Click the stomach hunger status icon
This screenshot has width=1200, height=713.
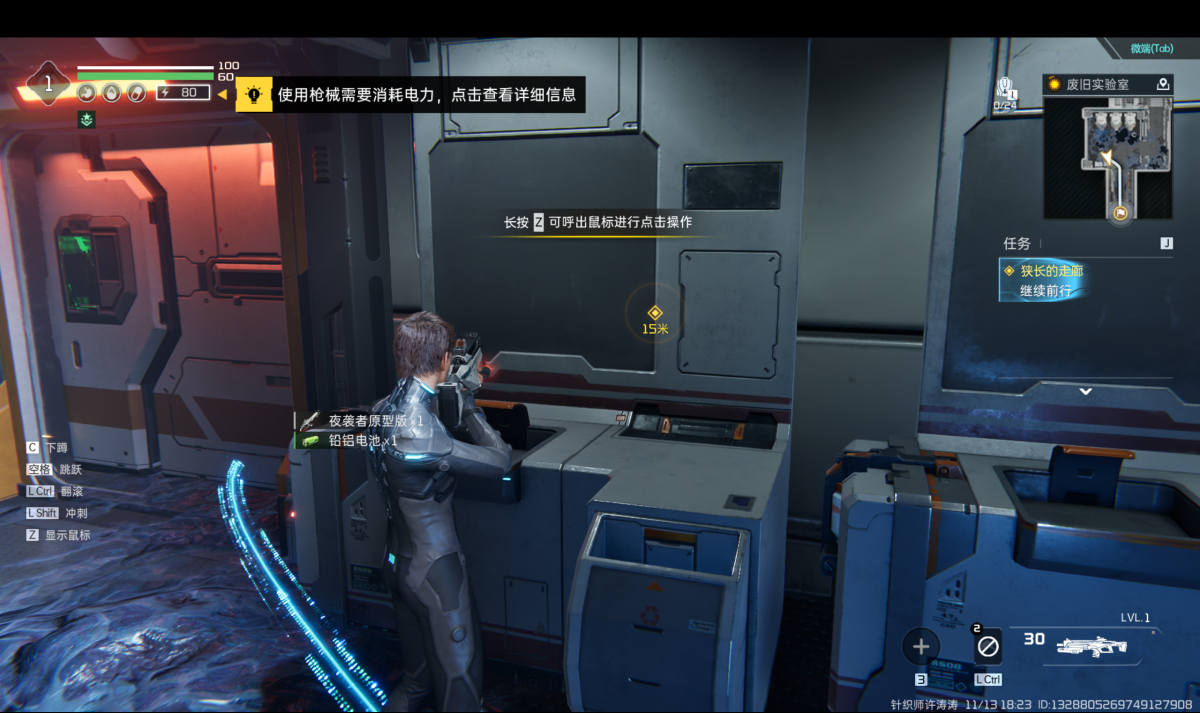pos(88,93)
